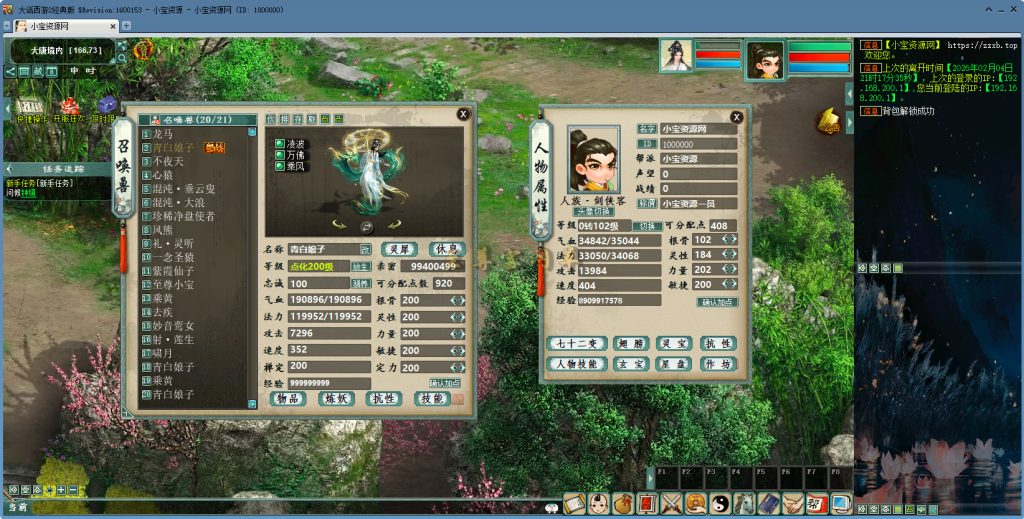The height and width of the screenshot is (519, 1024).
Task: Open the 七十二变 transformations button
Action: (x=577, y=344)
